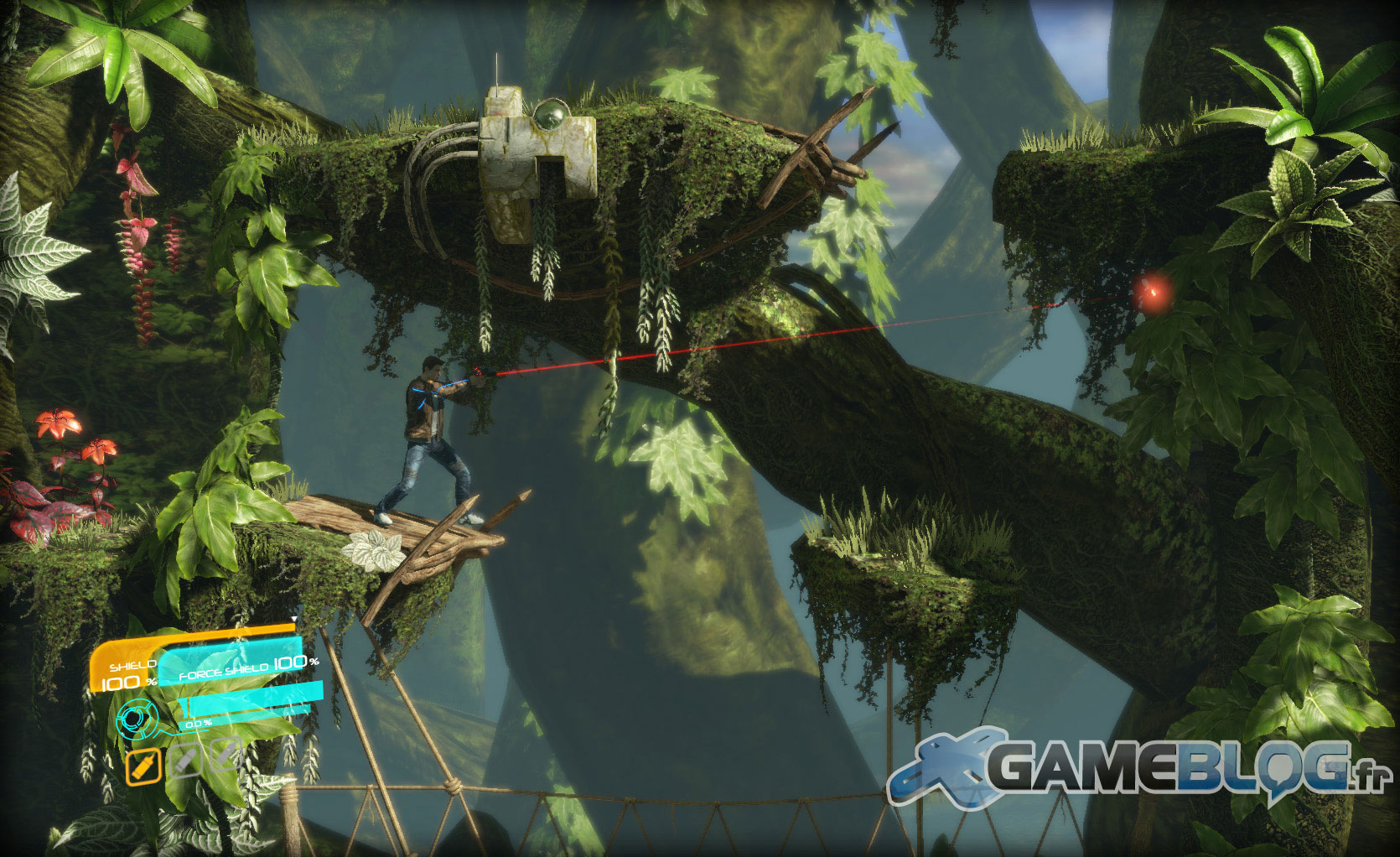Click the cyan circular weapon charge gauge
The image size is (1400, 857).
pyautogui.click(x=137, y=718)
